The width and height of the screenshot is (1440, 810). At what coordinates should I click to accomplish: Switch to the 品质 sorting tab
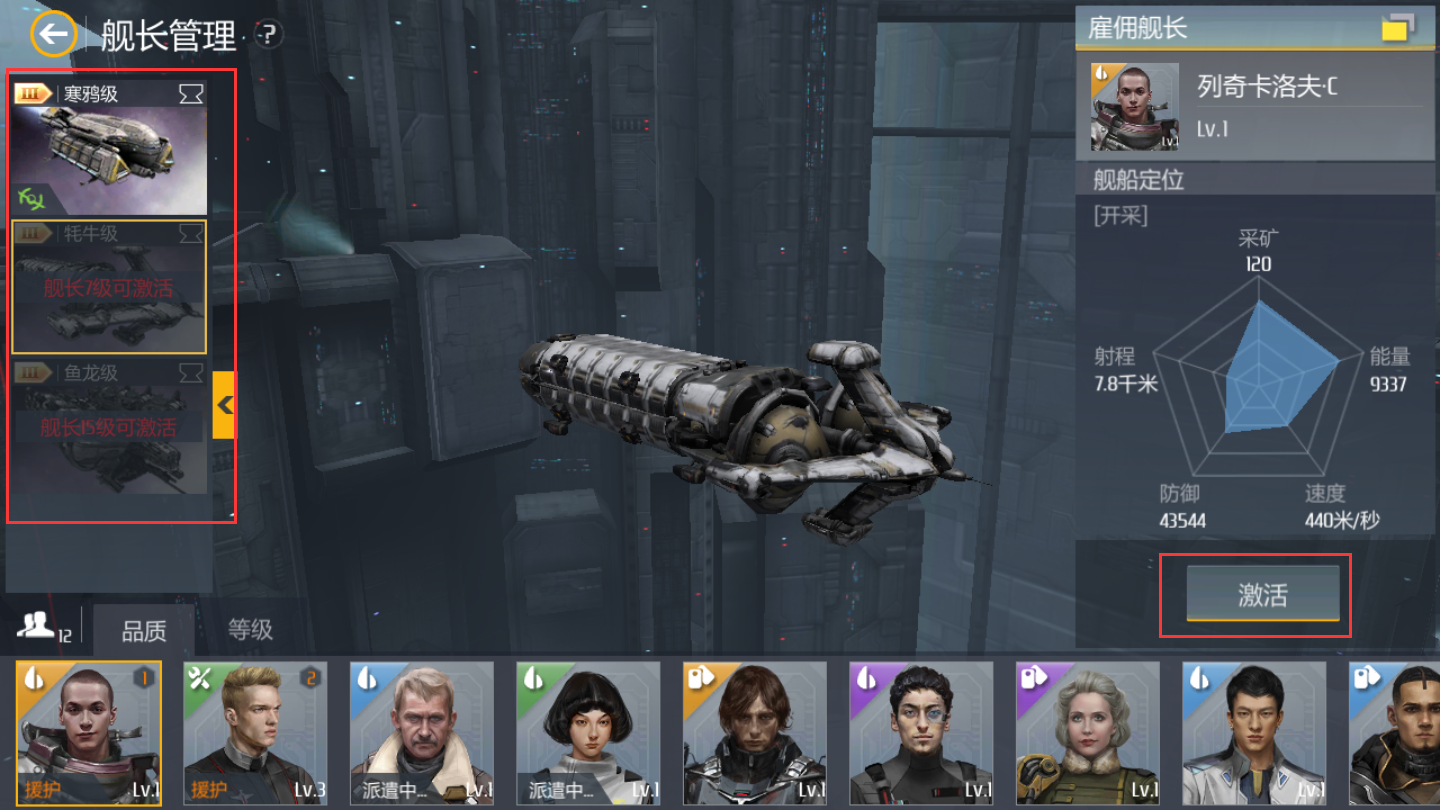(144, 631)
